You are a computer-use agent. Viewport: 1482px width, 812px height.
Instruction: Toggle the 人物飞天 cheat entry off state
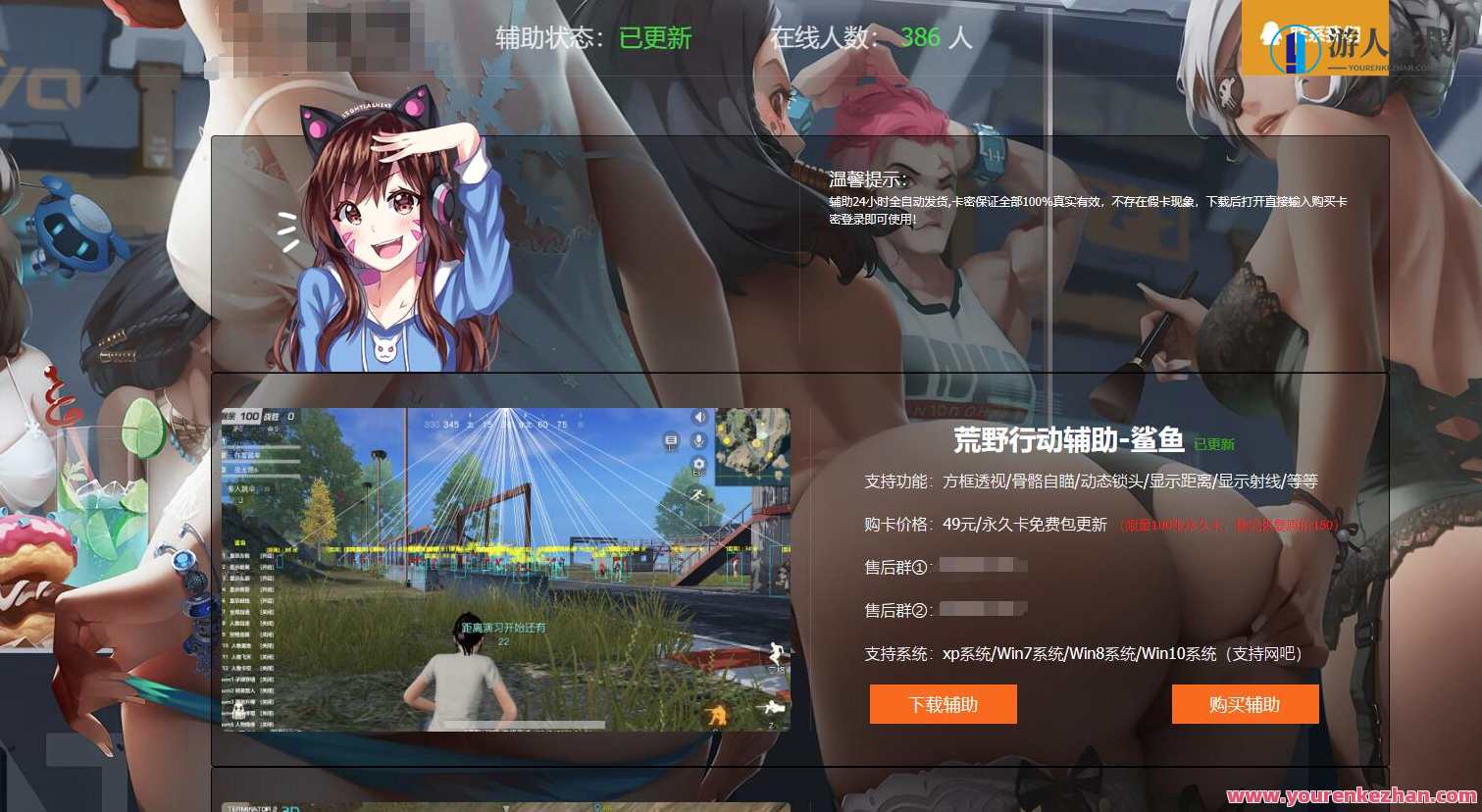click(266, 657)
